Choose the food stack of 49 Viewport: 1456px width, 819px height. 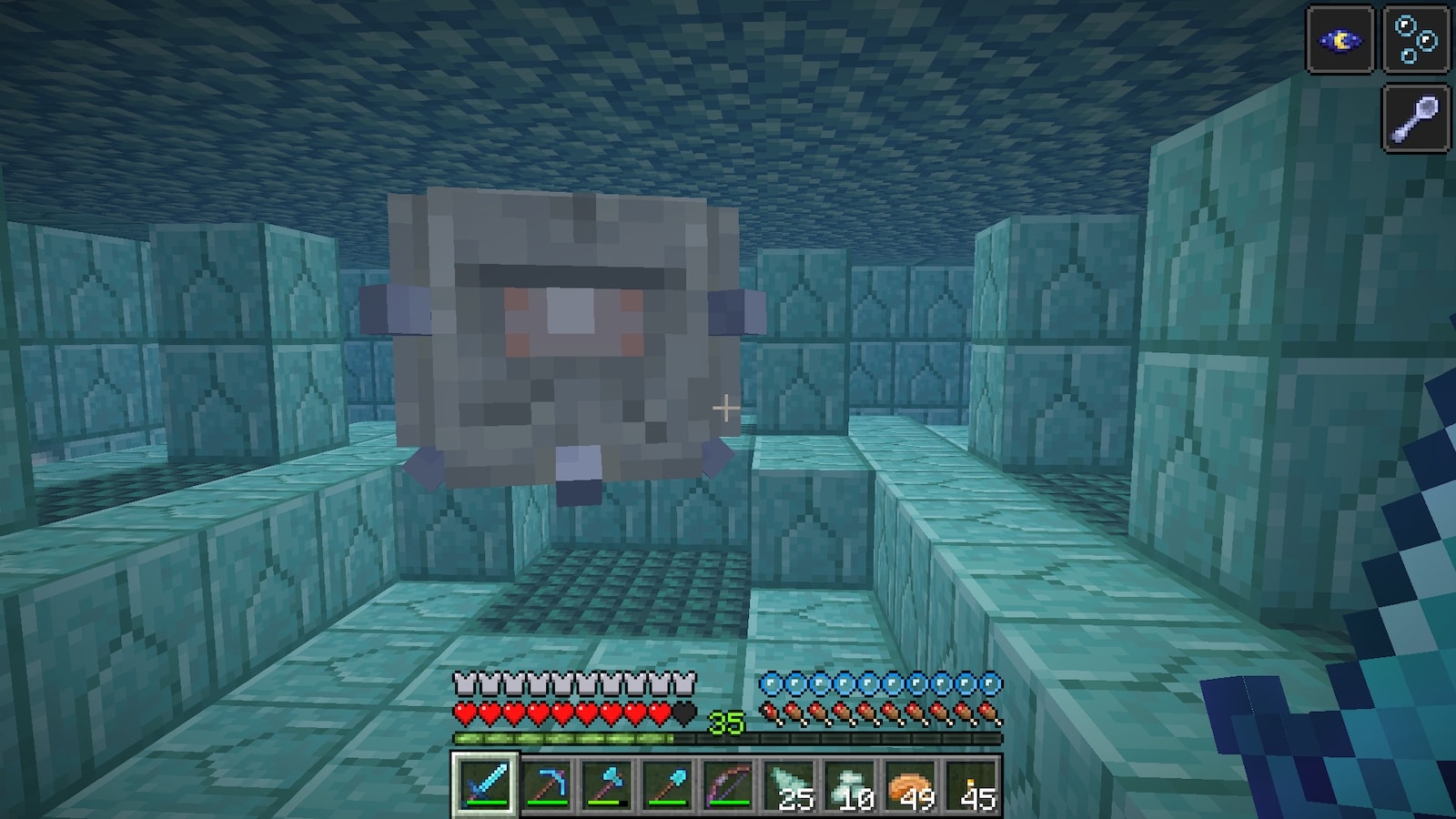(910, 784)
